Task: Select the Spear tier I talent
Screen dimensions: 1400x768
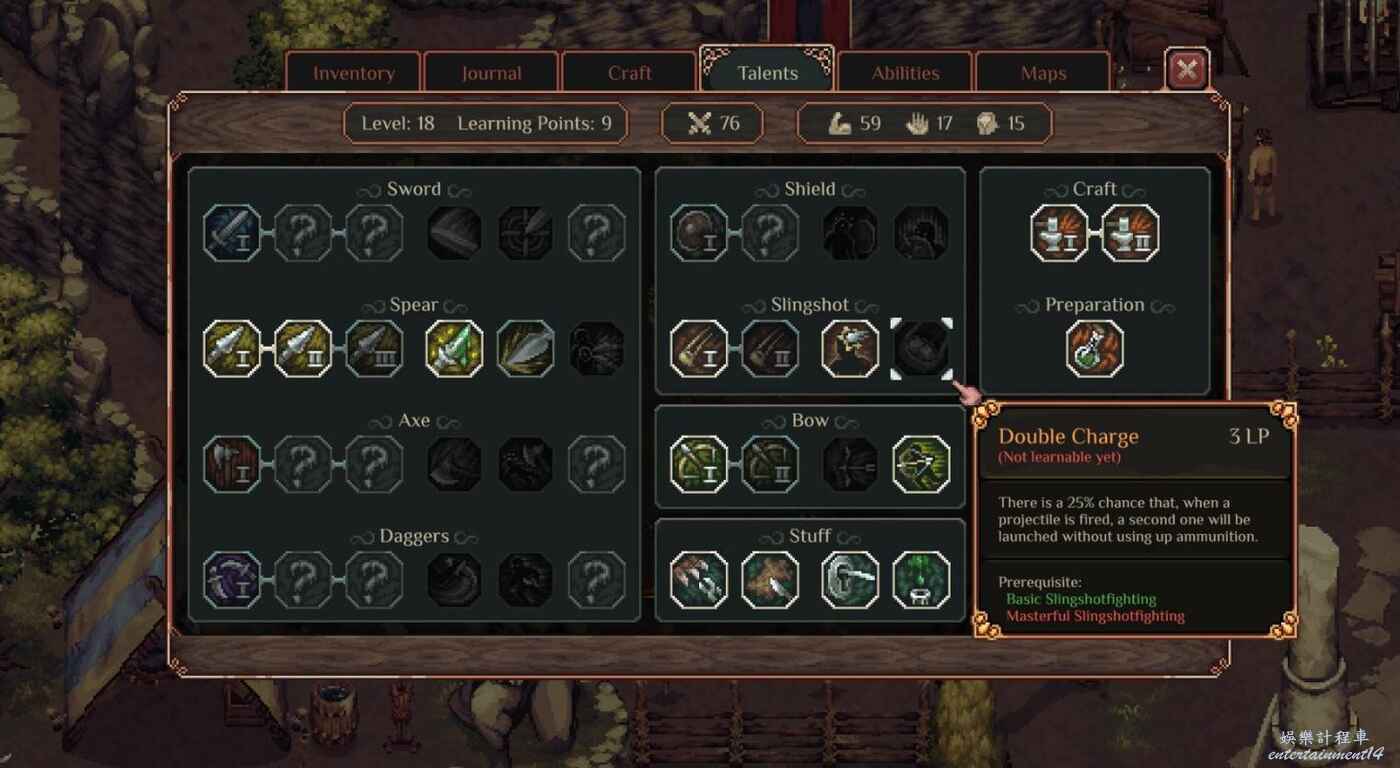Action: coord(232,349)
